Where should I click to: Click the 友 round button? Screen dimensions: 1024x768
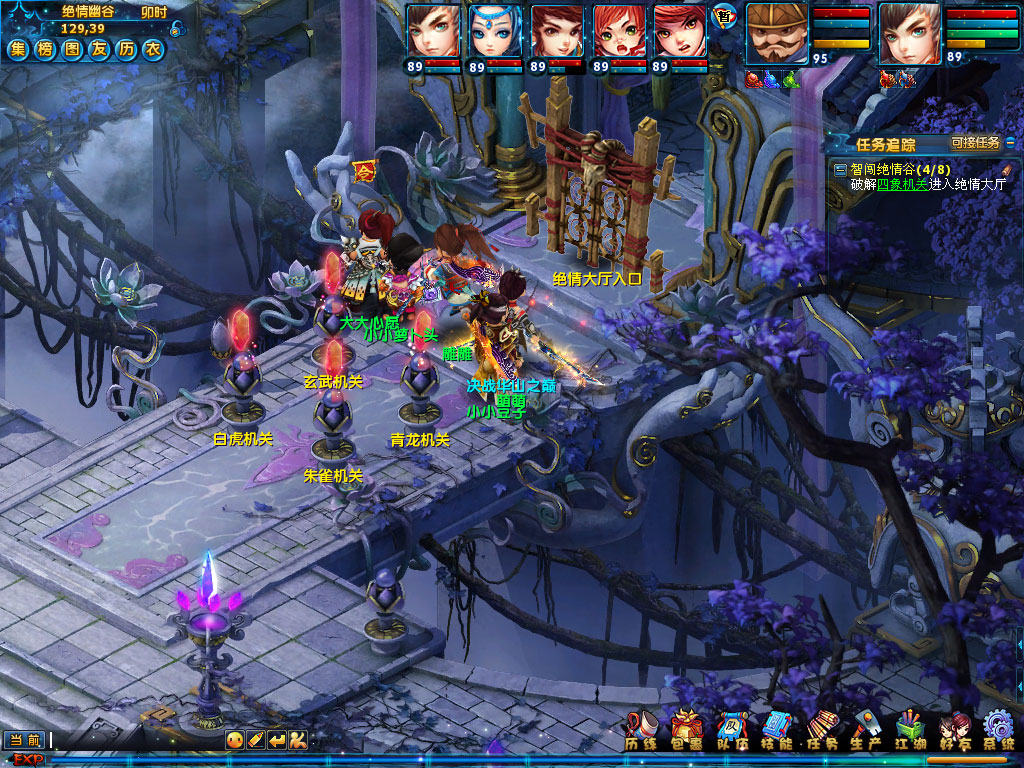click(x=98, y=49)
